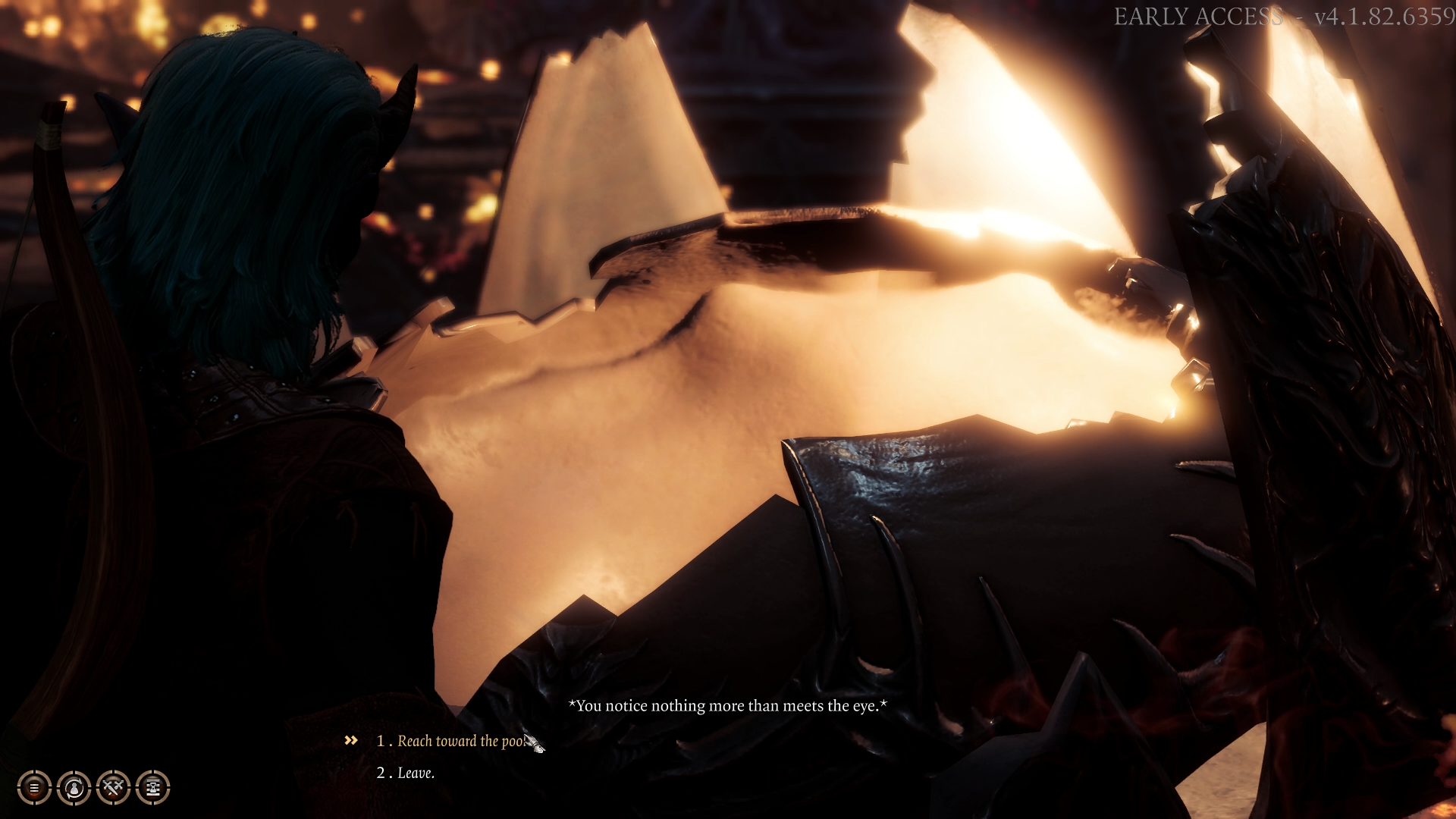Select the 'Leave.' dialogue option
Viewport: 1456px width, 819px height.
pyautogui.click(x=416, y=773)
